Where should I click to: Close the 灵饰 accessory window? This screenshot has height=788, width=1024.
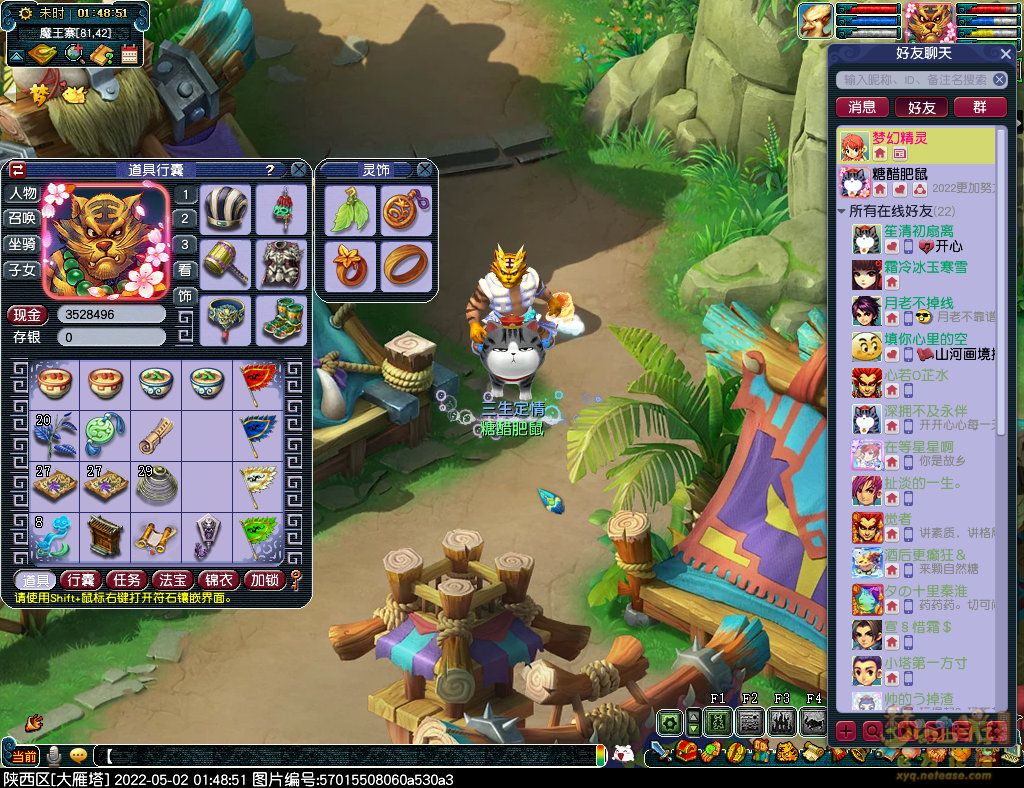424,170
